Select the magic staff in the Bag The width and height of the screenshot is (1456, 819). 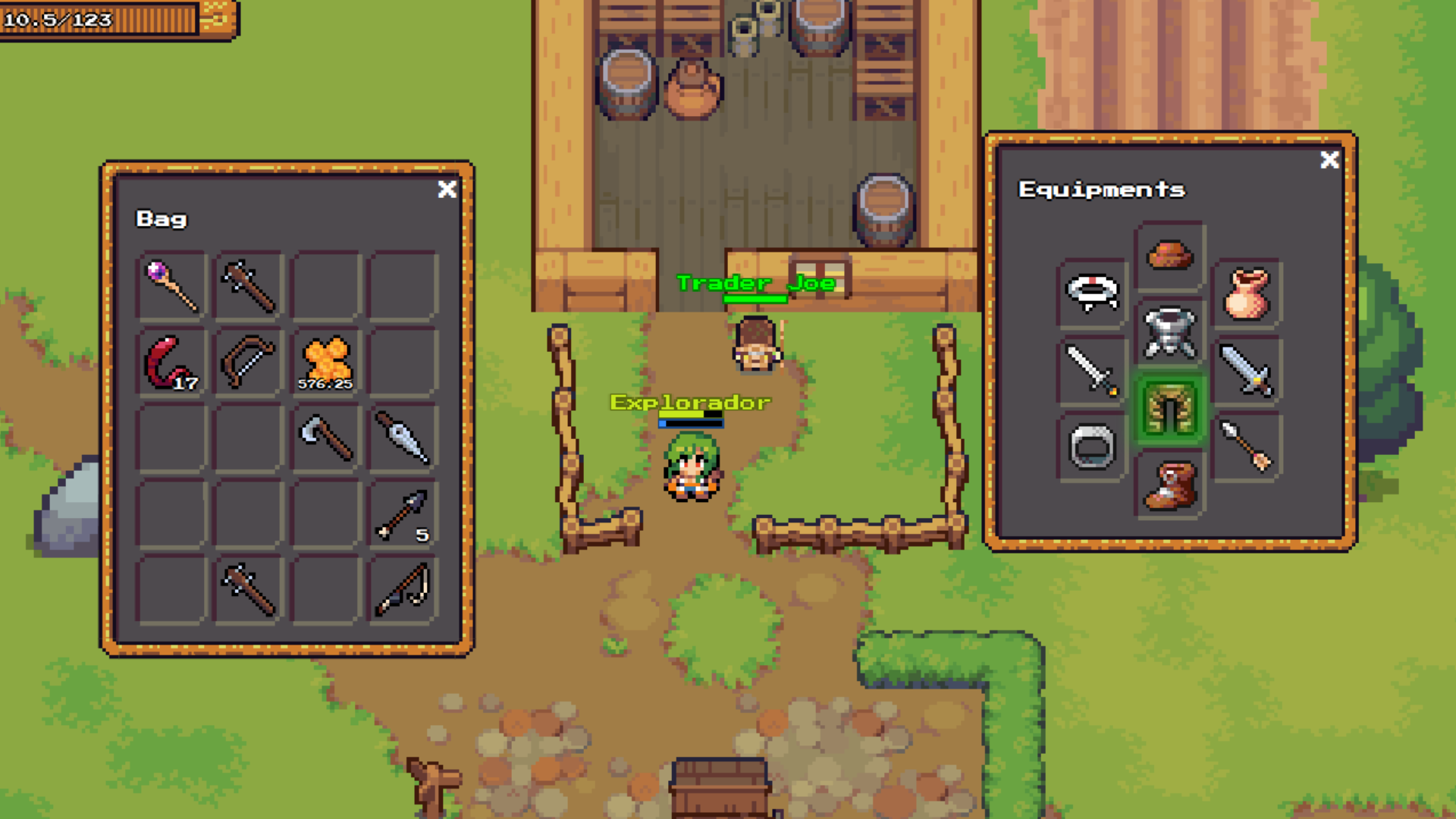pos(168,284)
